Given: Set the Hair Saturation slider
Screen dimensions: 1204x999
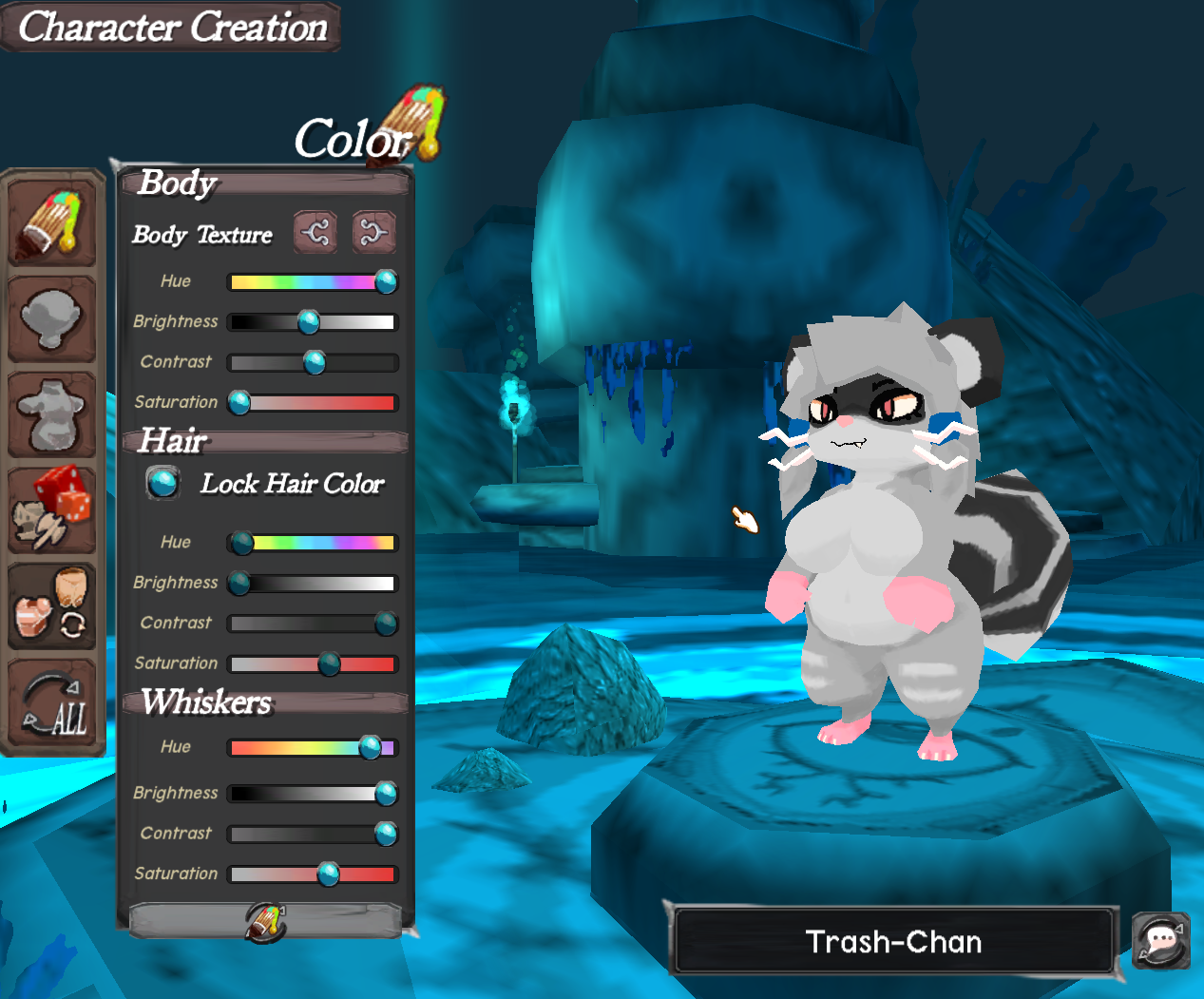Looking at the screenshot, I should pyautogui.click(x=329, y=663).
